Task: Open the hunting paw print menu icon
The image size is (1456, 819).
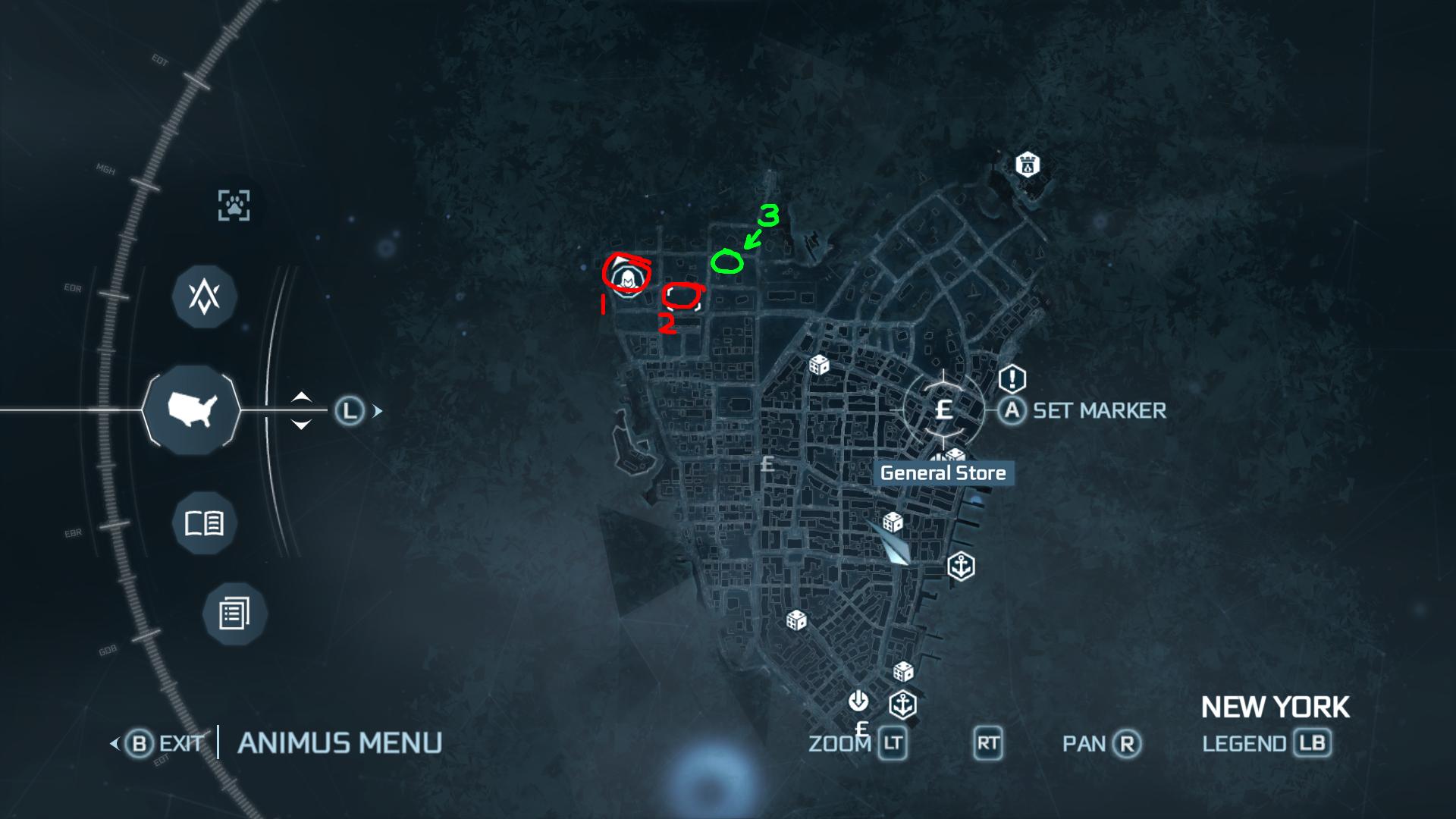Action: [234, 205]
